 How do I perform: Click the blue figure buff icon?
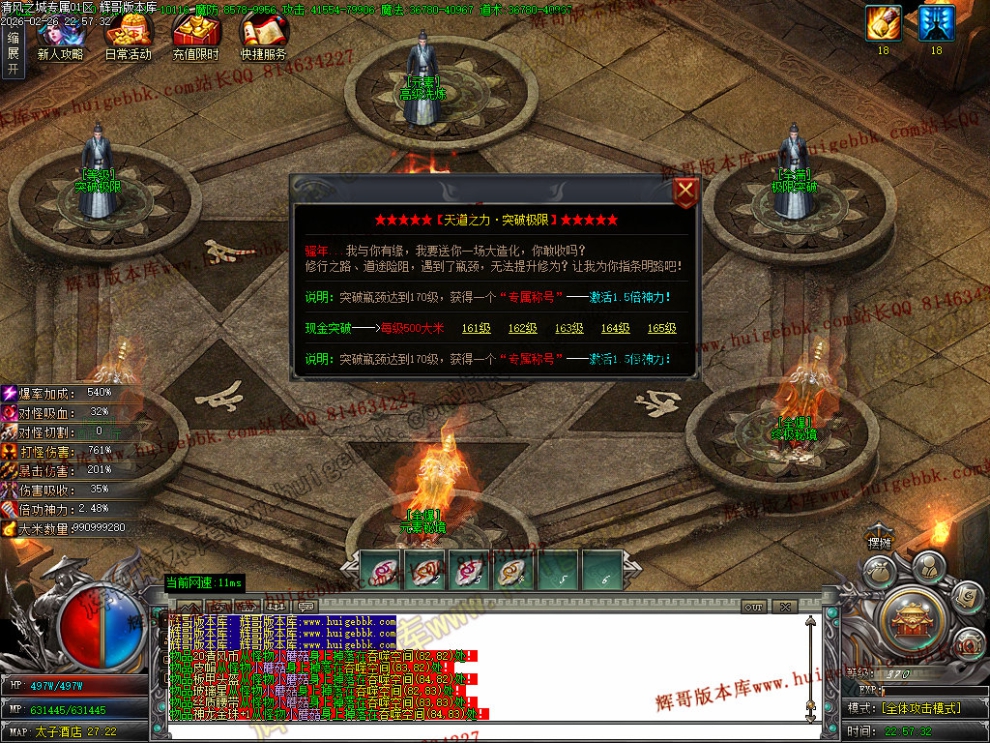pyautogui.click(x=936, y=23)
